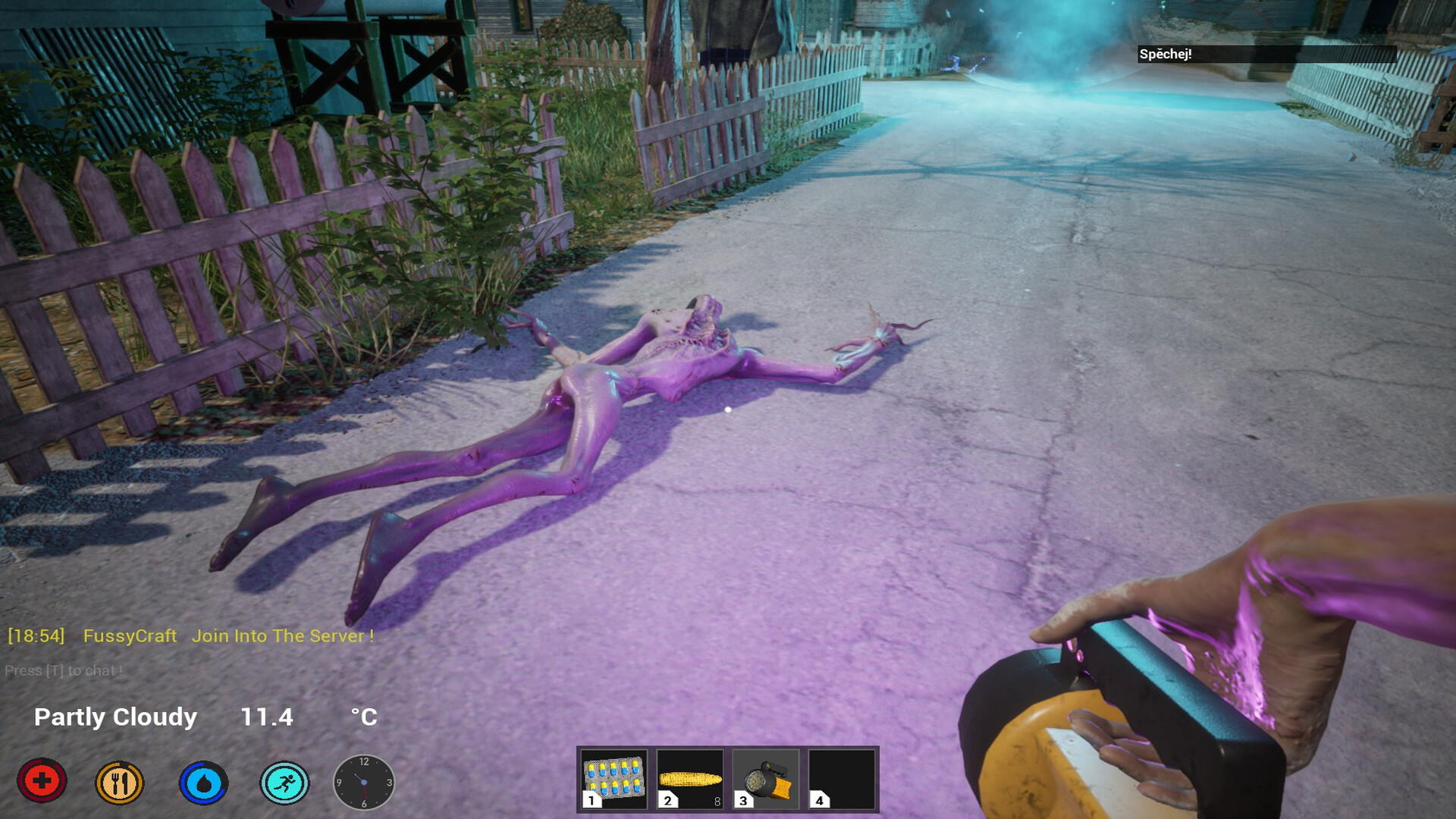Click the 11.4 temperature readout

[x=266, y=716]
